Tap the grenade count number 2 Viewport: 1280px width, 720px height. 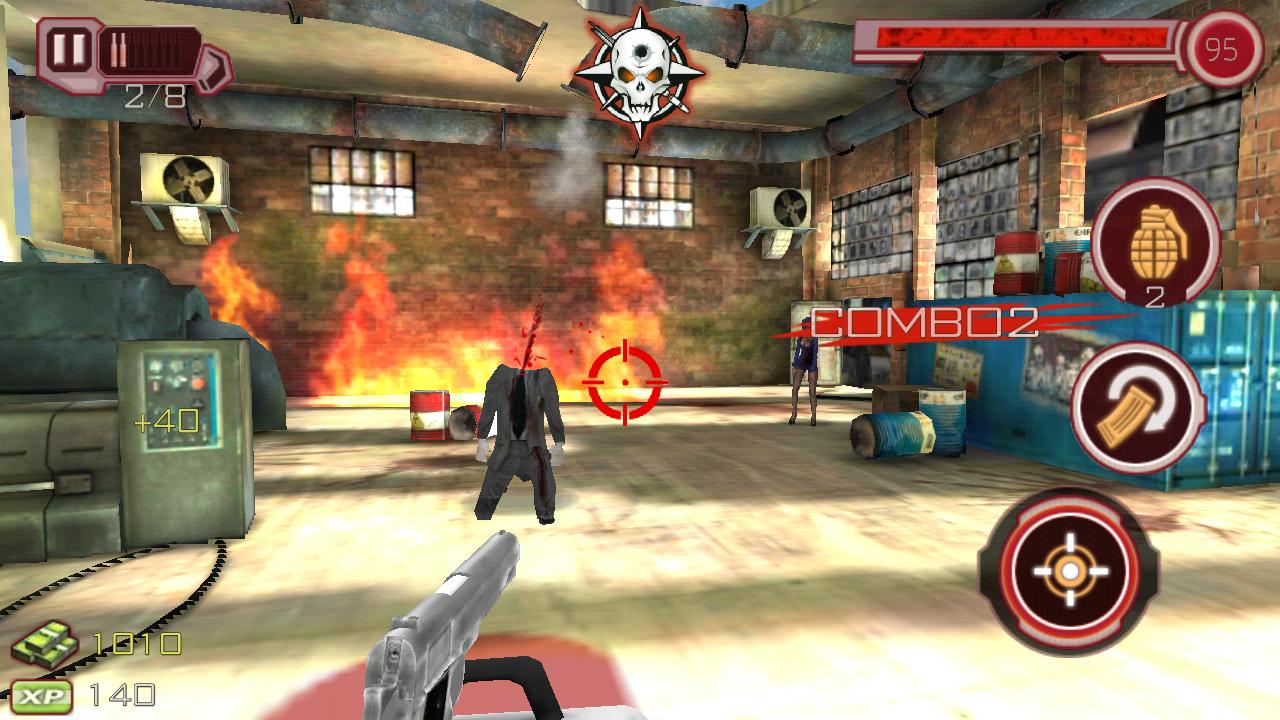pos(1155,296)
